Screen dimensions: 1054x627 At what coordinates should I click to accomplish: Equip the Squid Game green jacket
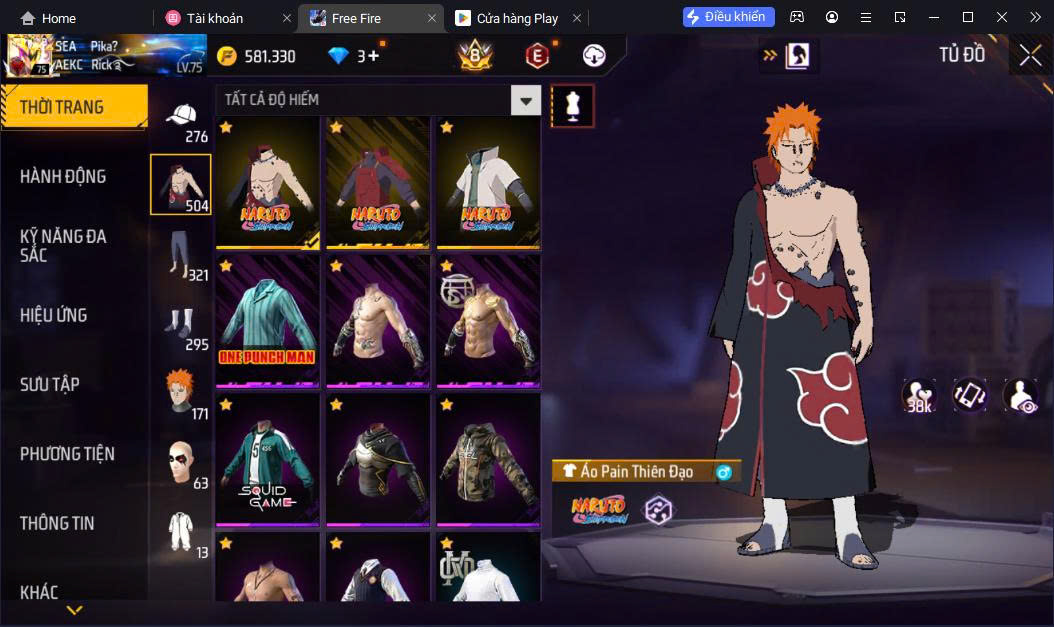tap(267, 459)
